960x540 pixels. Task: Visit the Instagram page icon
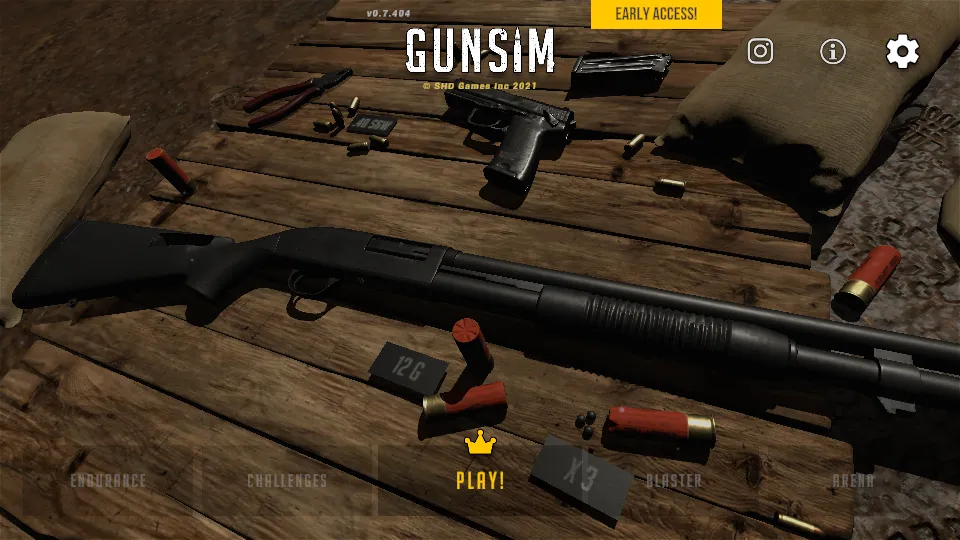[x=760, y=51]
